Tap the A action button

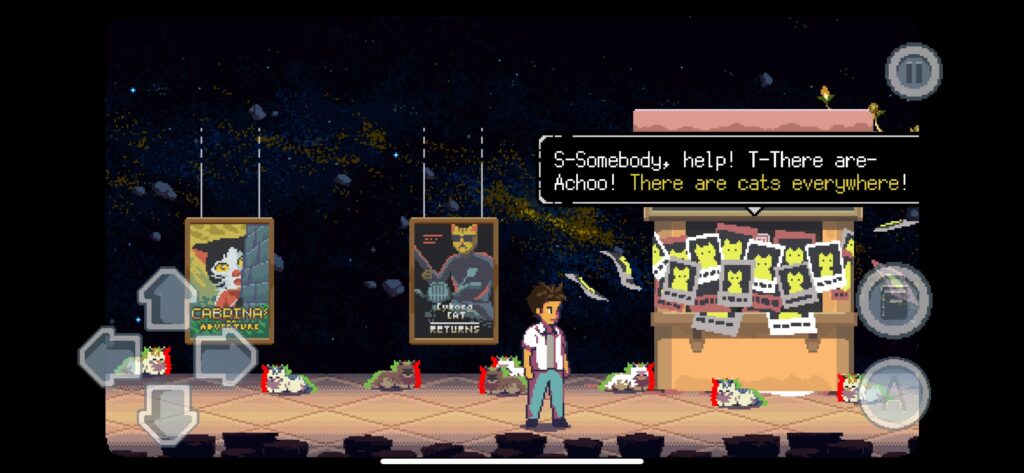[893, 393]
